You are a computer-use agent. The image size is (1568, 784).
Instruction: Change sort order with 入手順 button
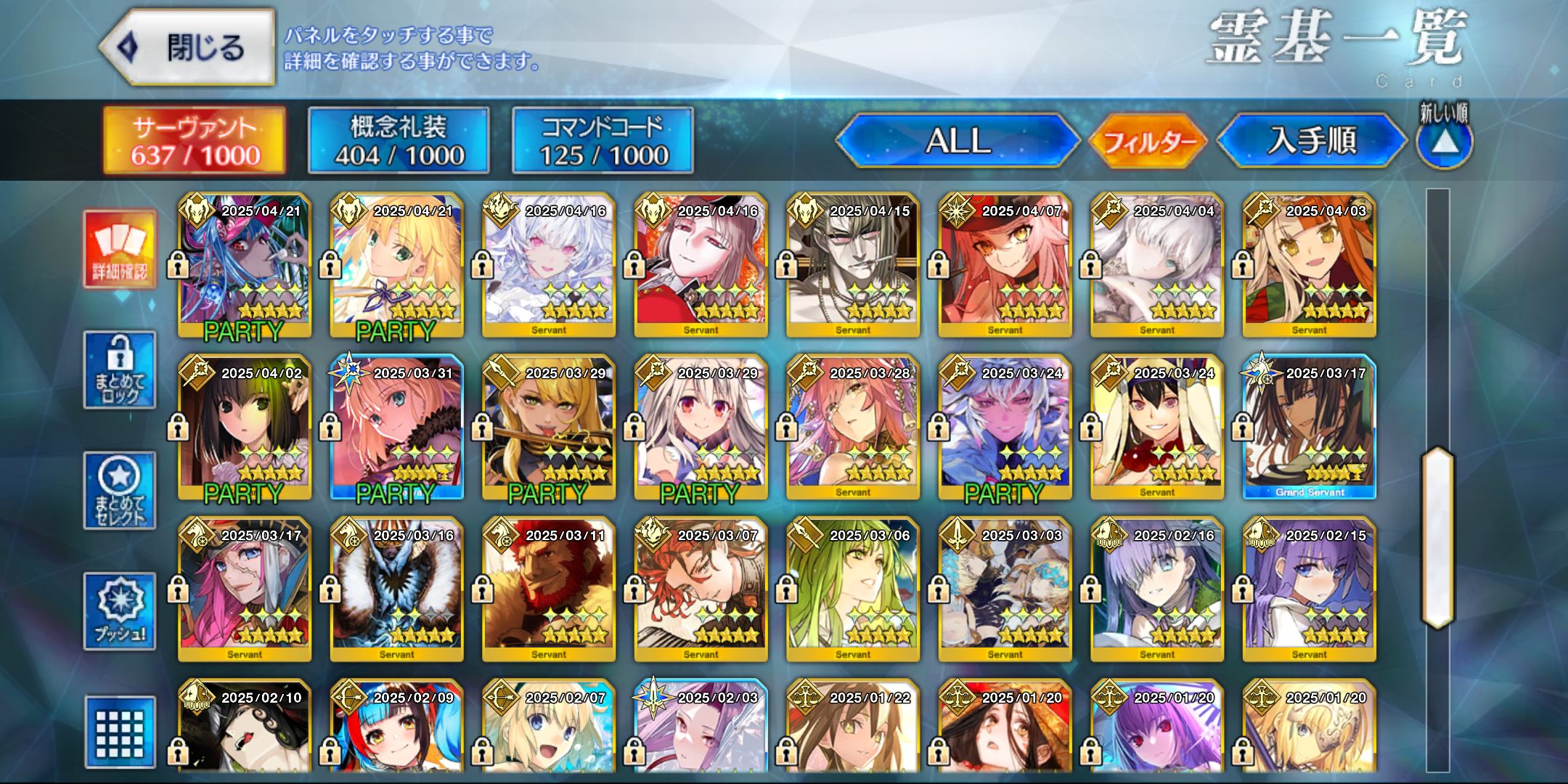(1312, 141)
